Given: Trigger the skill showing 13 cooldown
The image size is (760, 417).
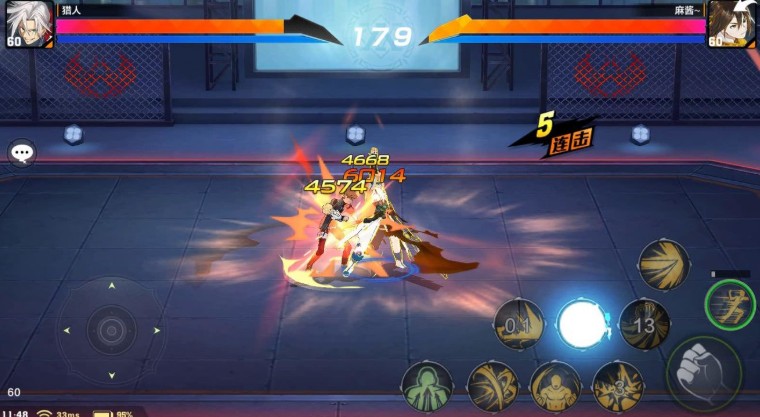Looking at the screenshot, I should 644,324.
